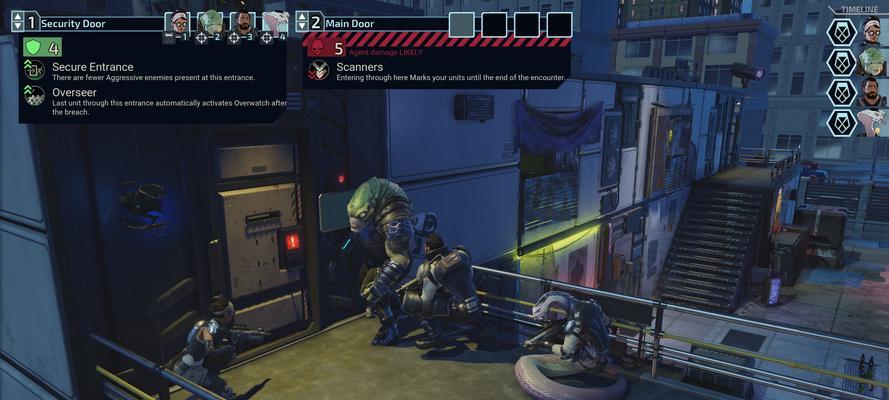Toggle the arrows next to Main Door number

(302, 22)
